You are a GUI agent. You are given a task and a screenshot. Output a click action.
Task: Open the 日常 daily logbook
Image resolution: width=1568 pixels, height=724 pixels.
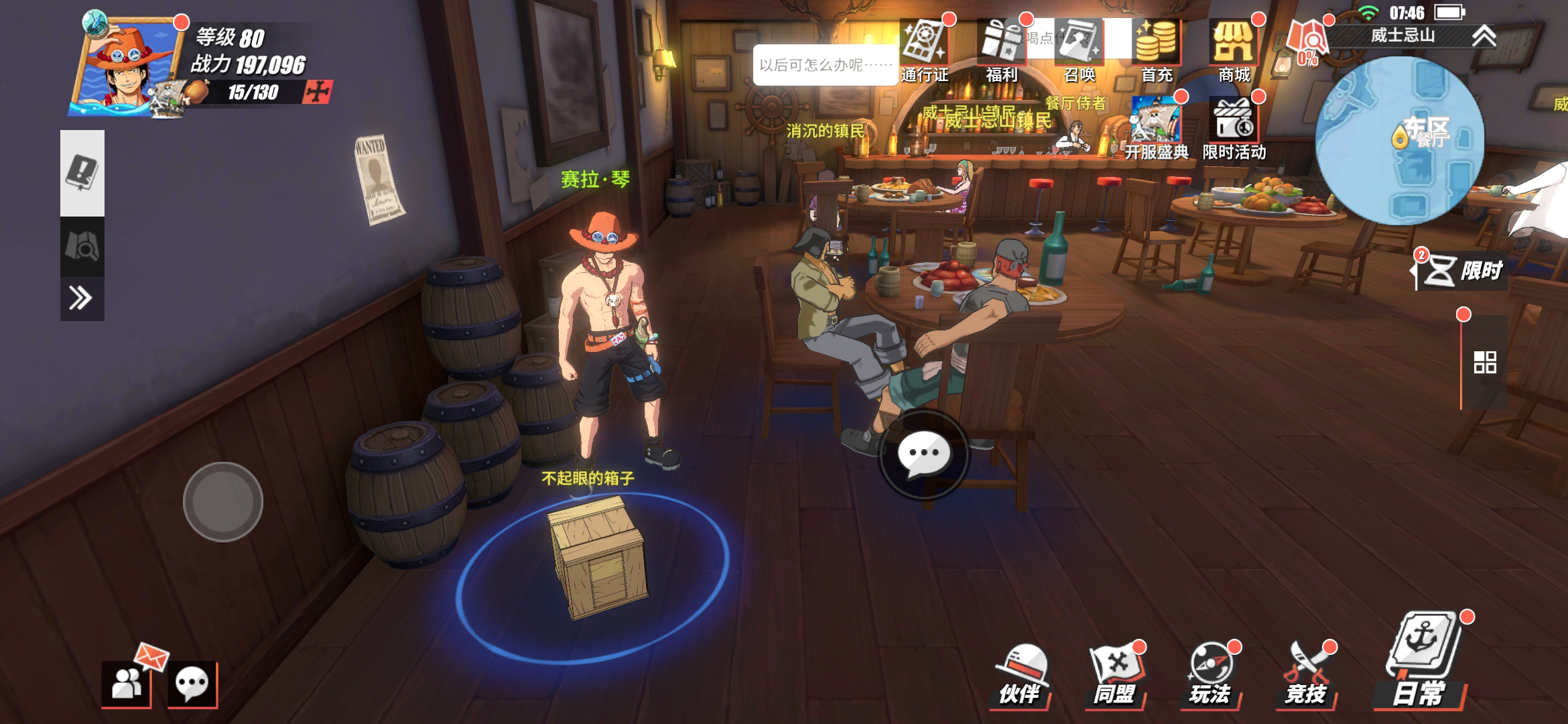(1421, 664)
